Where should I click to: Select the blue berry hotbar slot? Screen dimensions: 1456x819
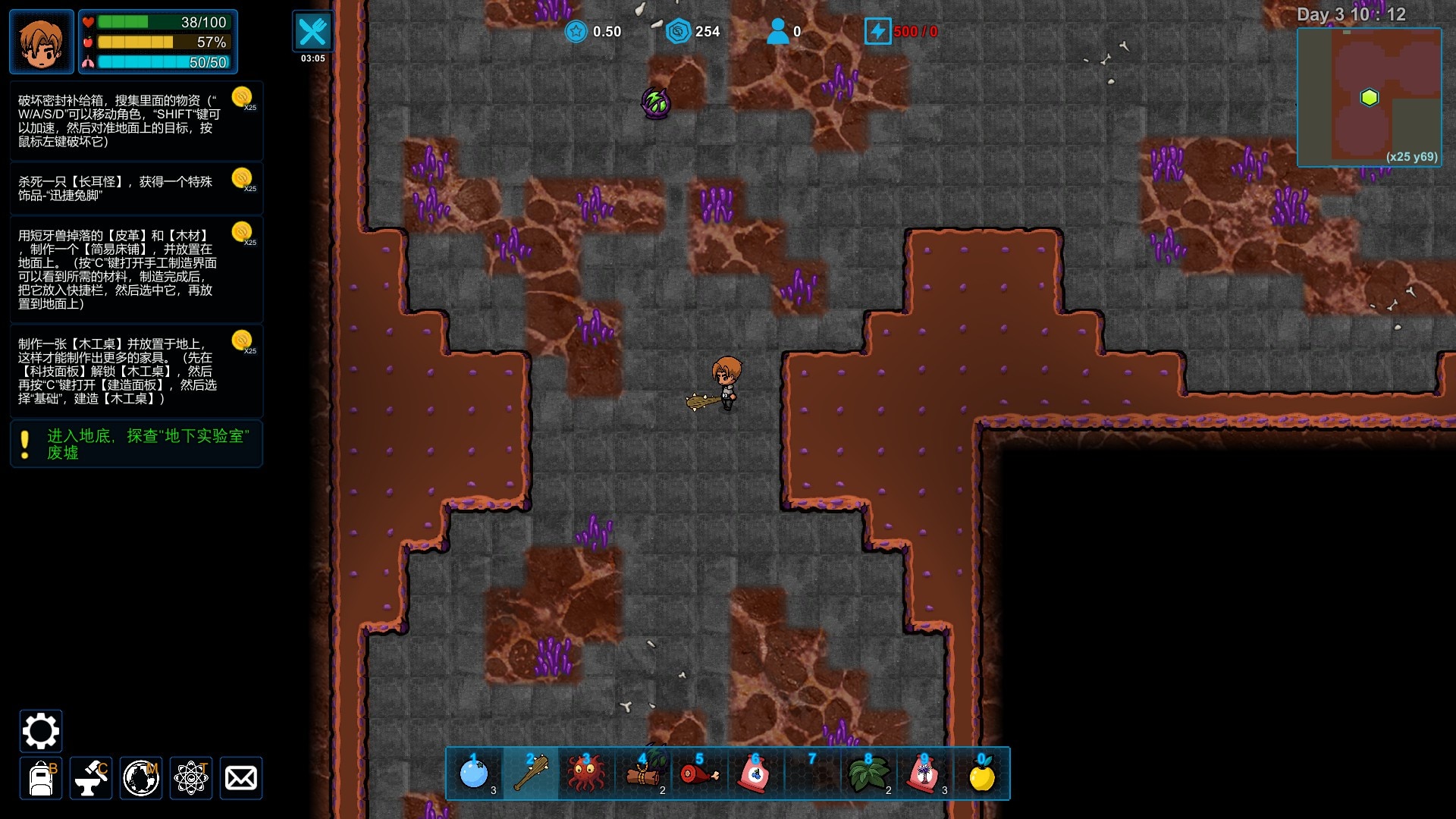pos(475,774)
